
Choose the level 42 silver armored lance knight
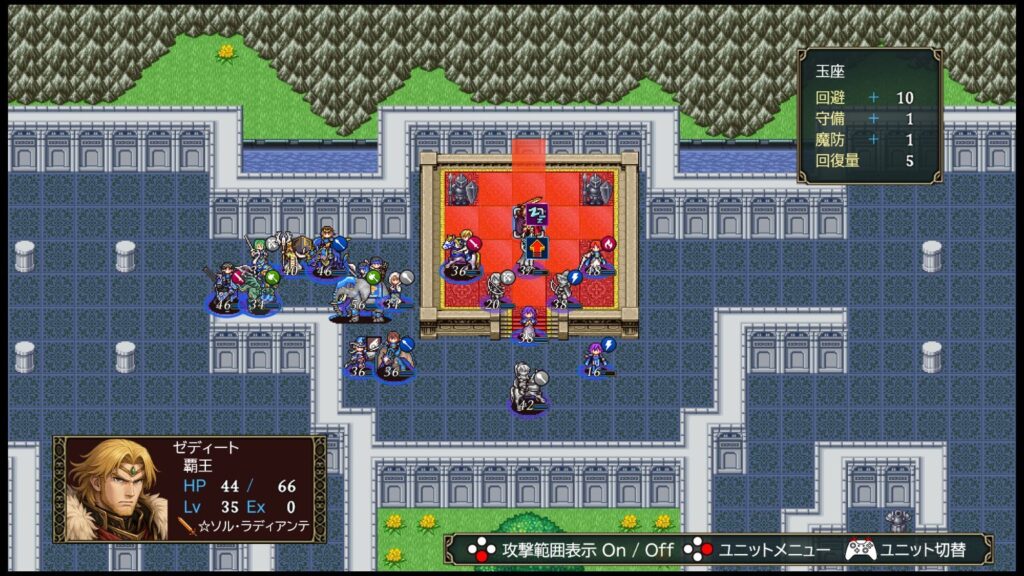point(527,388)
